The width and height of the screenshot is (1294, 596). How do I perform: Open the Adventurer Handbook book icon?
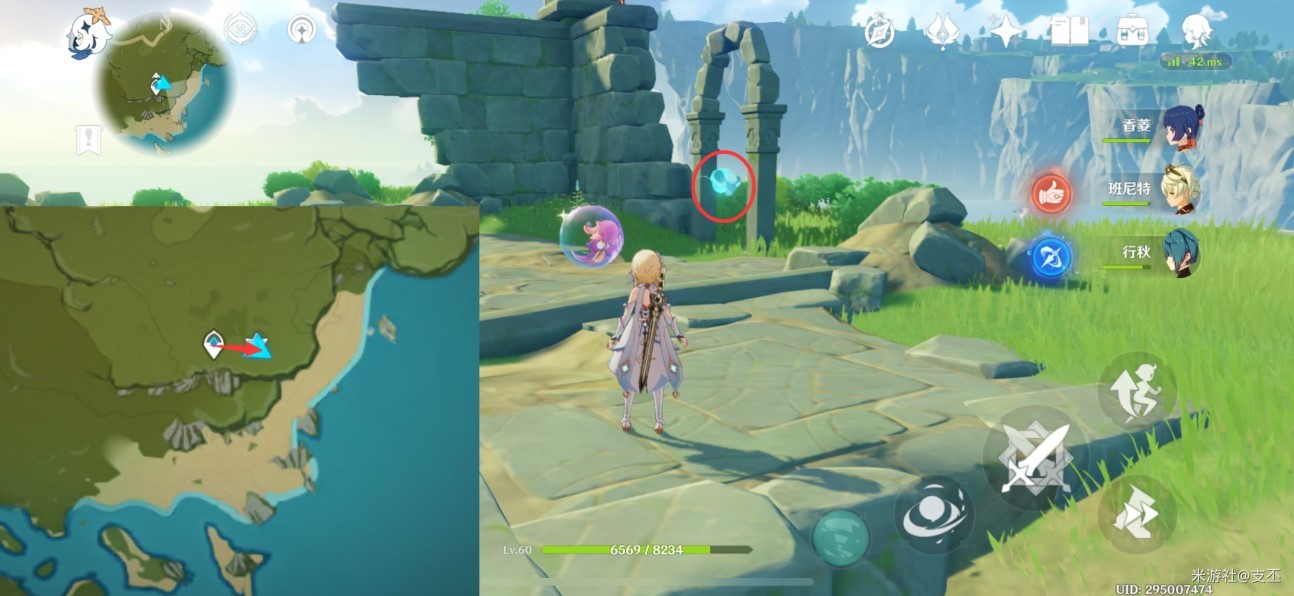[1069, 32]
